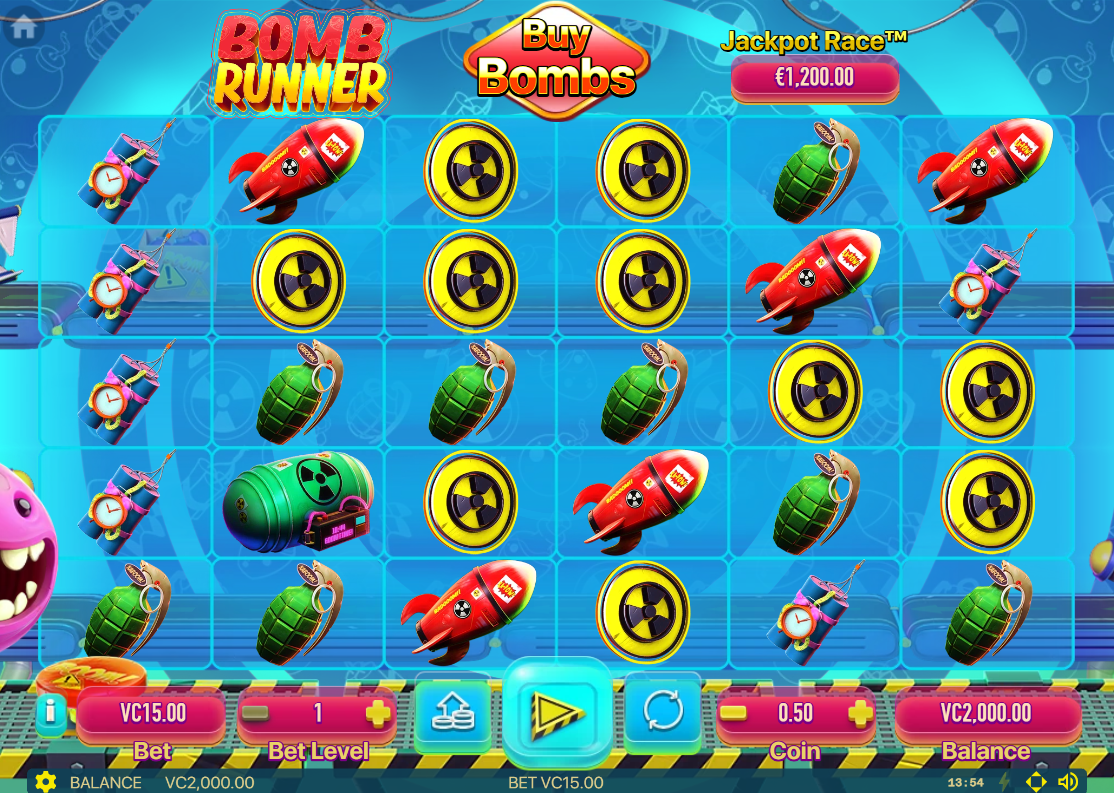Go to the home lobby icon
The height and width of the screenshot is (793, 1114).
(x=23, y=27)
